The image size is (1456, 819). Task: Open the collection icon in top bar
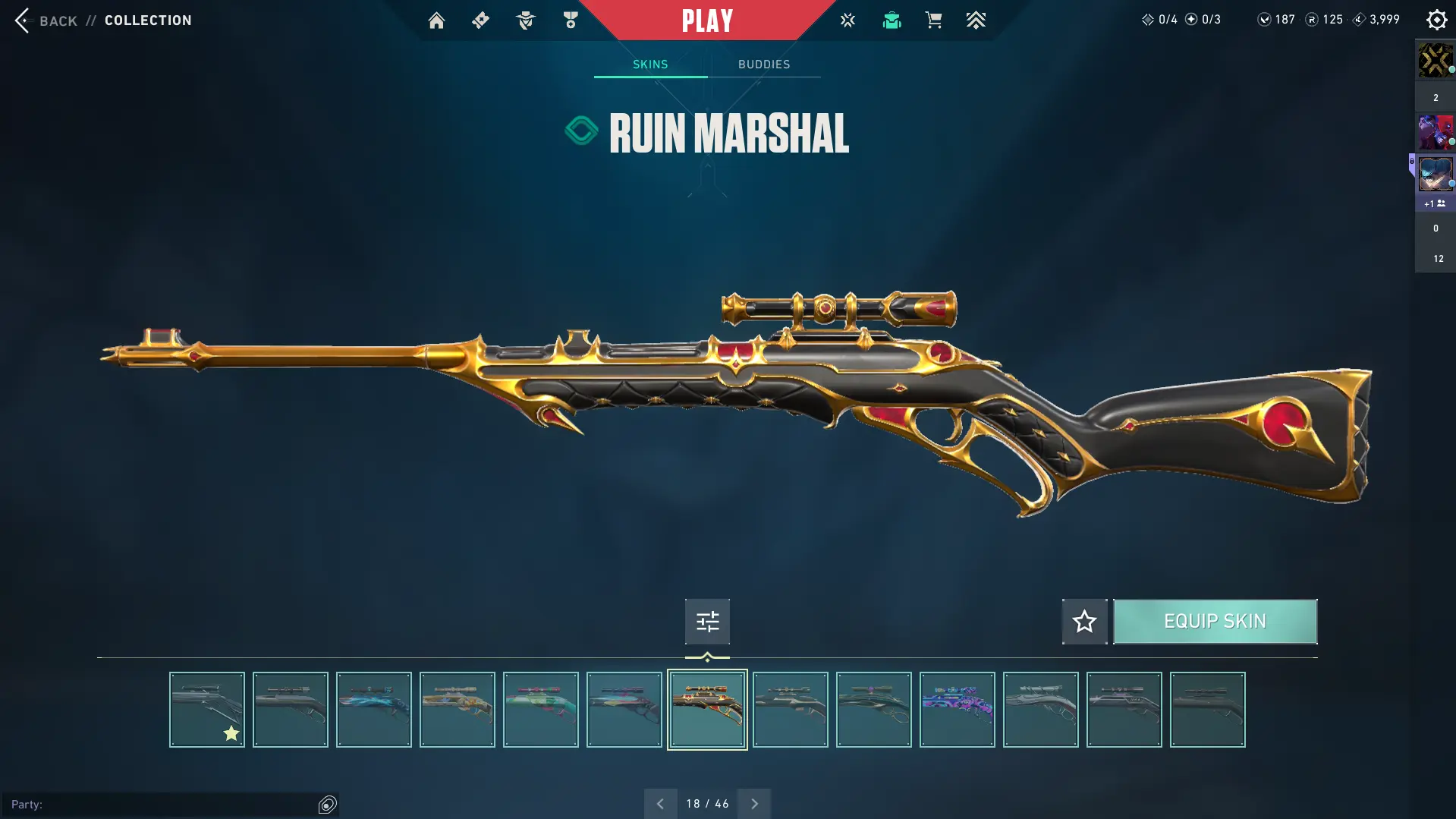click(892, 20)
